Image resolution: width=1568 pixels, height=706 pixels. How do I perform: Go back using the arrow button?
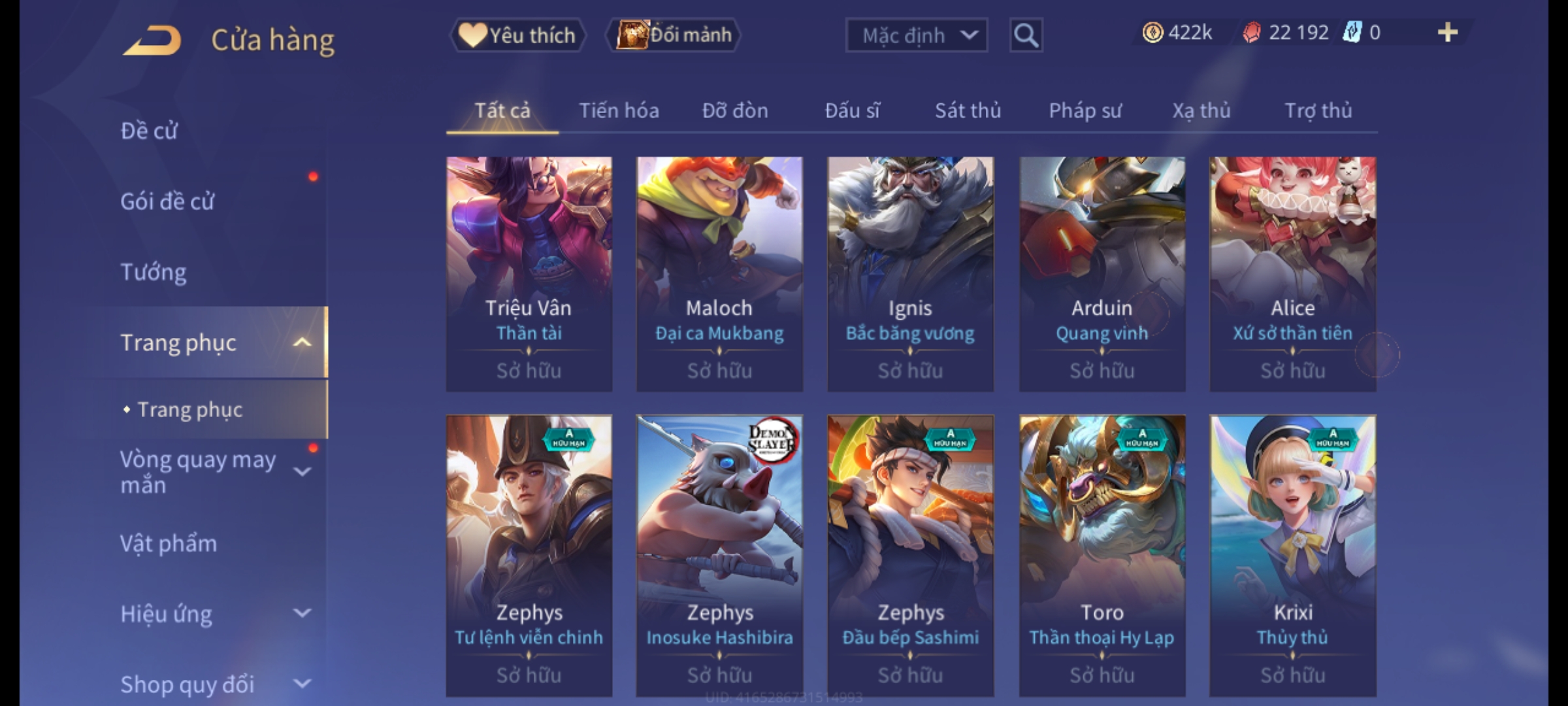[x=152, y=41]
